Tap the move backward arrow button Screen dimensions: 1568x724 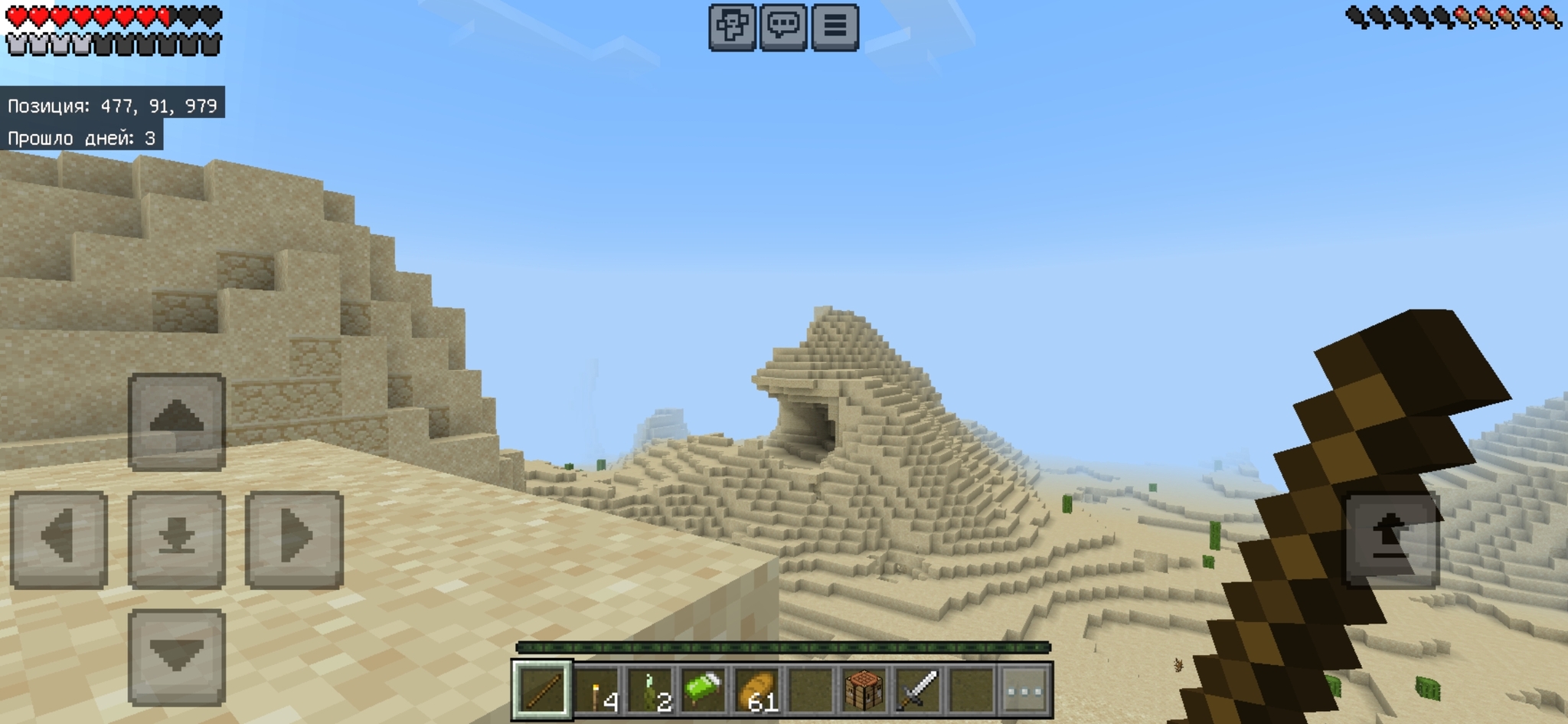[x=177, y=657]
